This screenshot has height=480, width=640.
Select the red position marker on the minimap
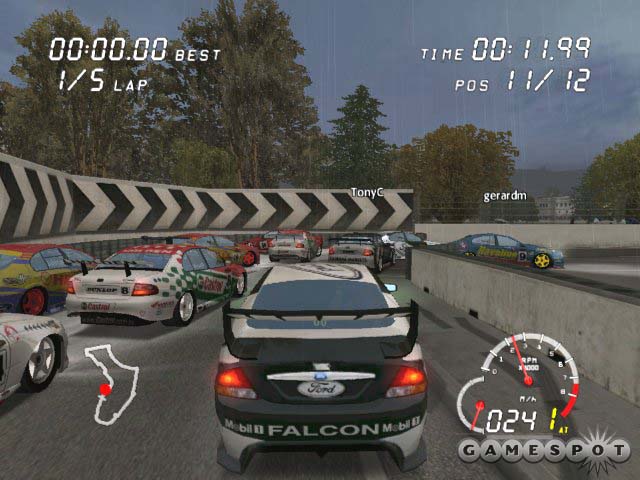point(104,389)
